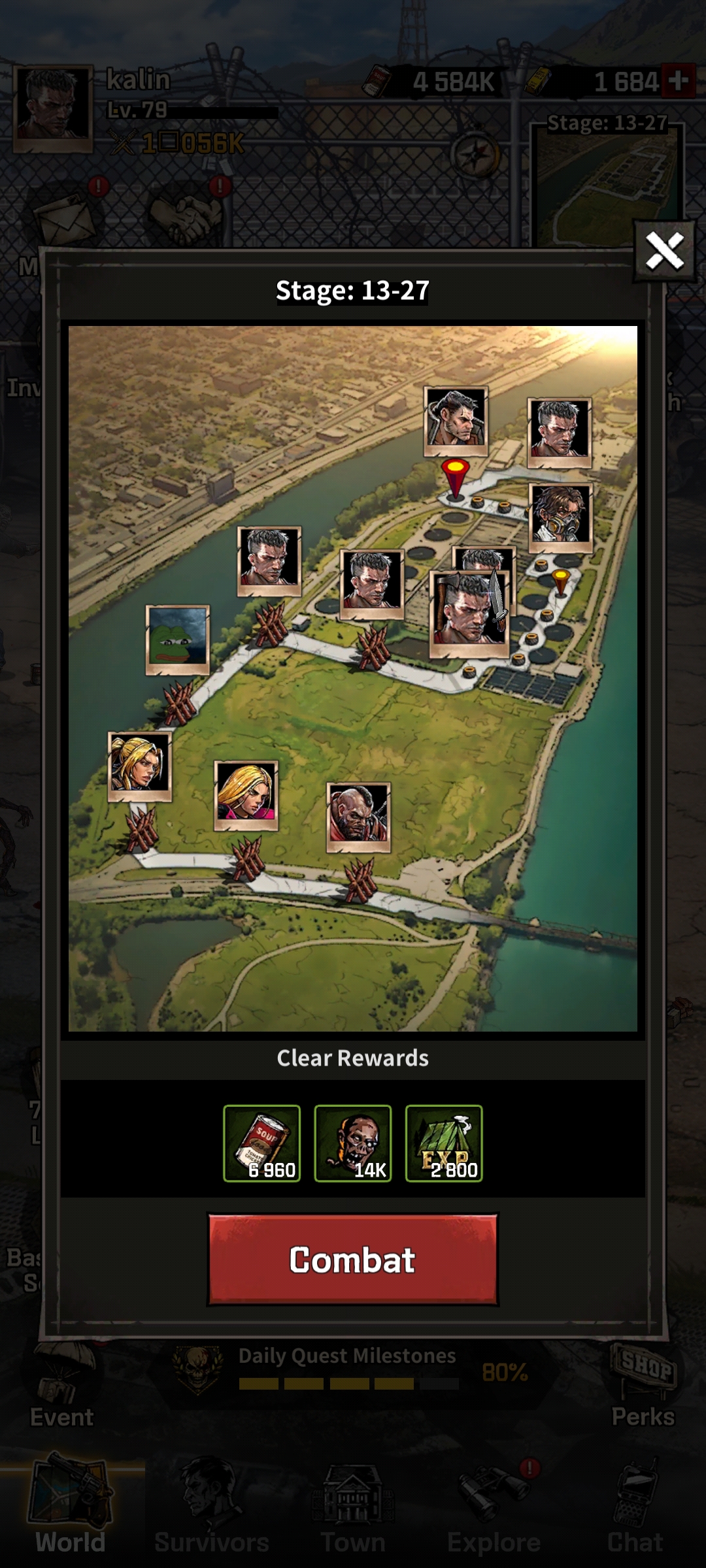Start the stage with the Combat button
706x1568 pixels.
(x=352, y=1259)
